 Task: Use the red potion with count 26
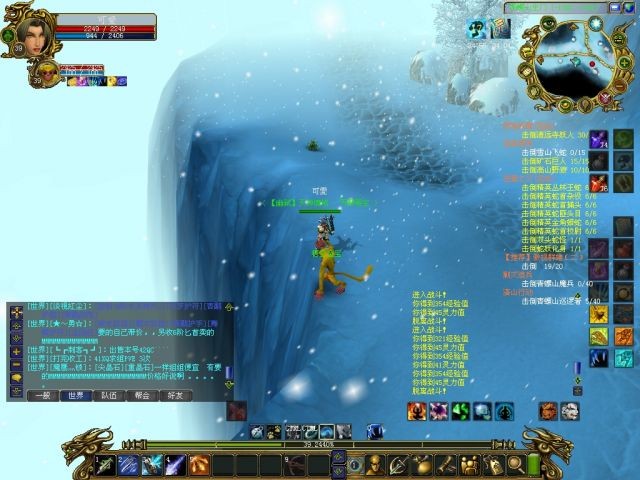coord(597,183)
